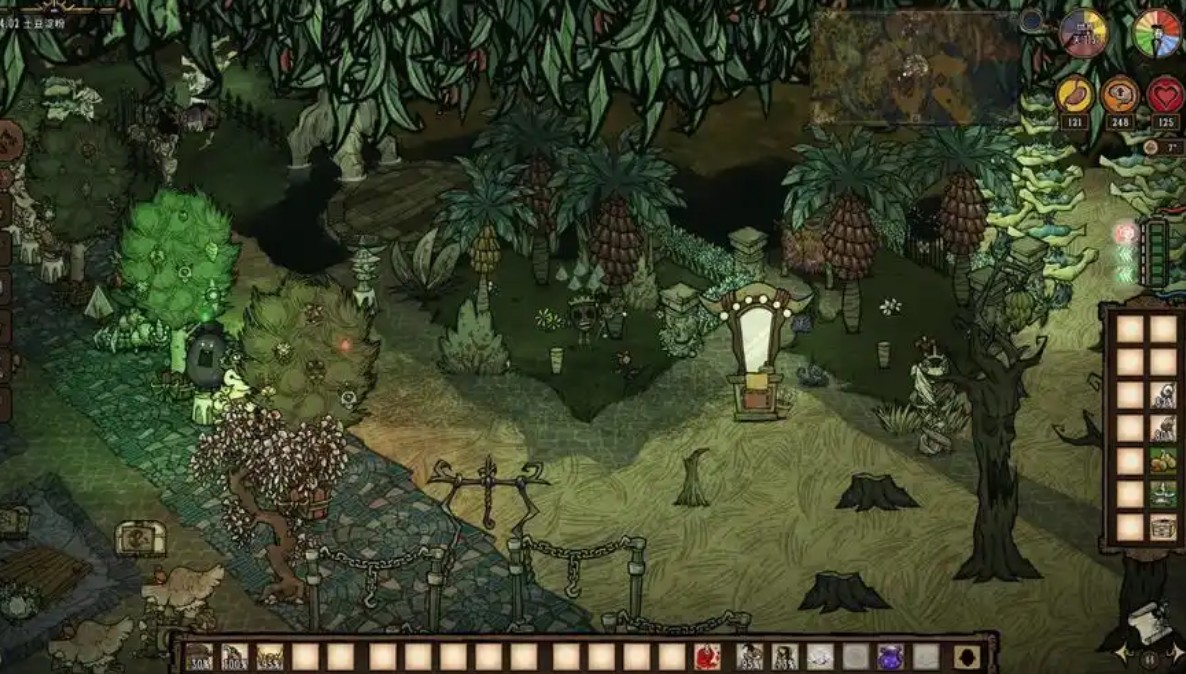The image size is (1186, 674).
Task: Pick the chest-shaped item in the backpack
Action: coord(1162,527)
